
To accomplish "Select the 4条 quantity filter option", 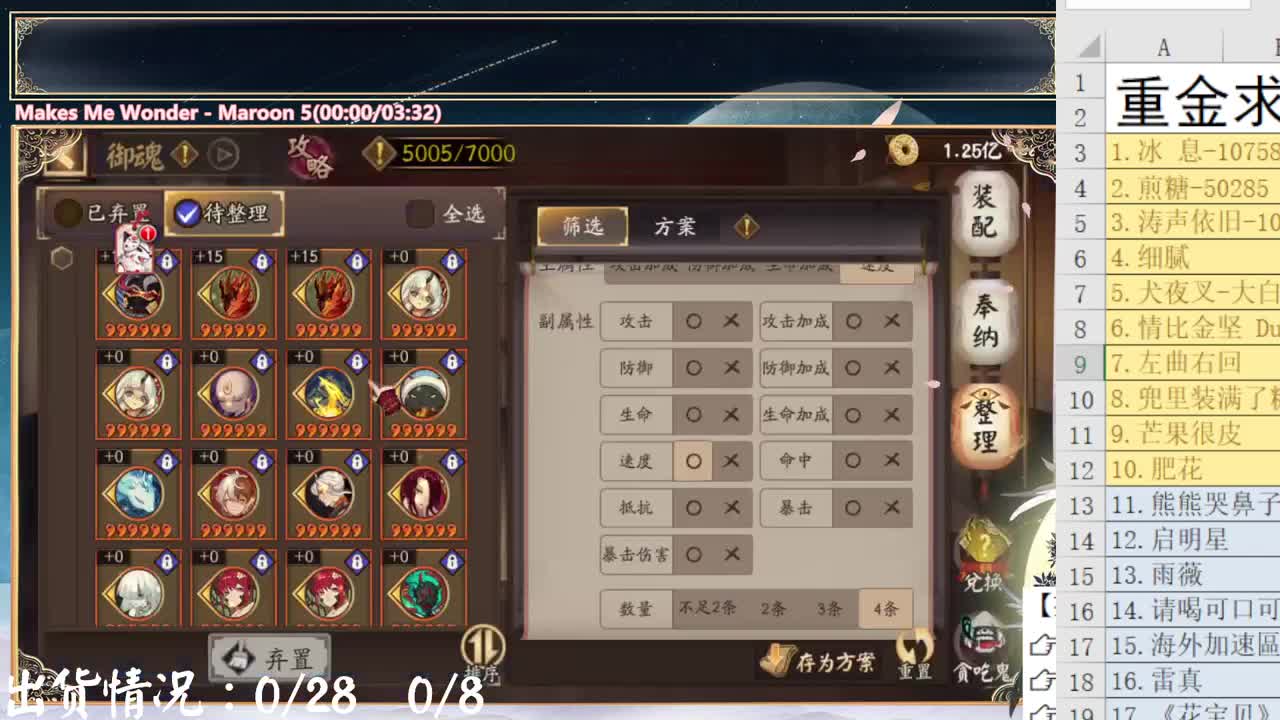I will [884, 607].
